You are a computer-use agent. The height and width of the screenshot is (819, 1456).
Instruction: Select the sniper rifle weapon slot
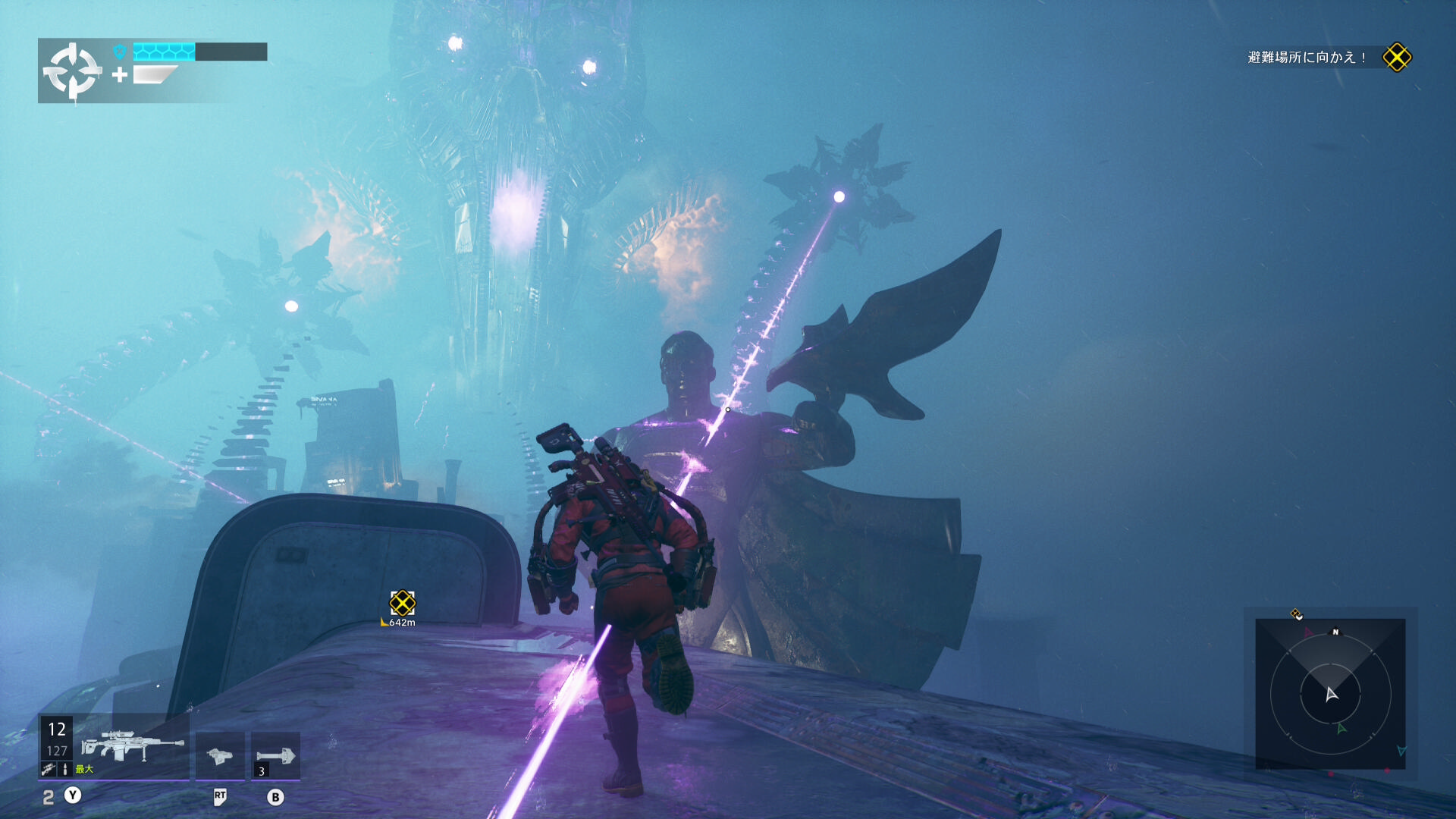133,747
